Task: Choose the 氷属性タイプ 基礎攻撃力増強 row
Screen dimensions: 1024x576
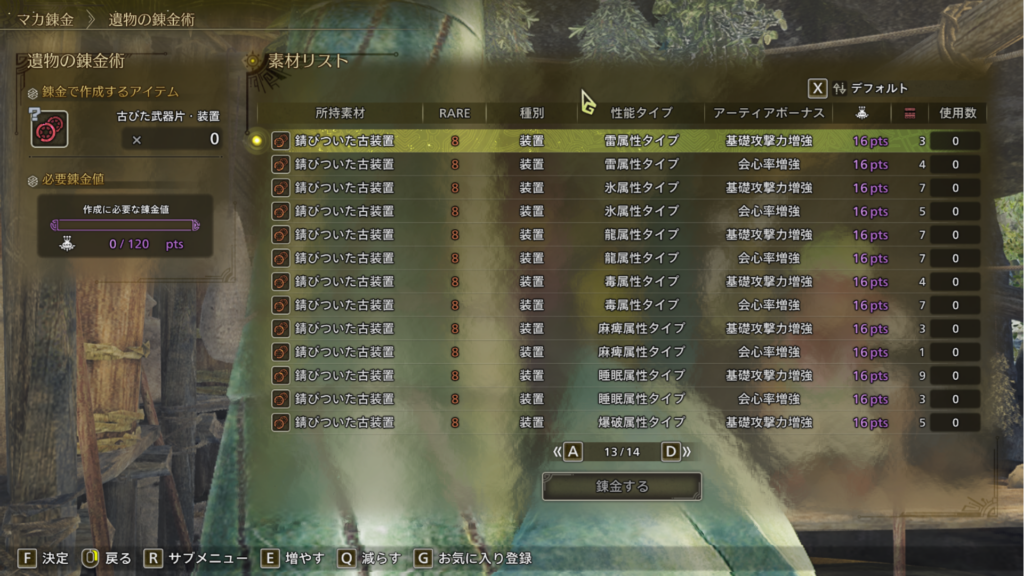Action: (x=620, y=188)
